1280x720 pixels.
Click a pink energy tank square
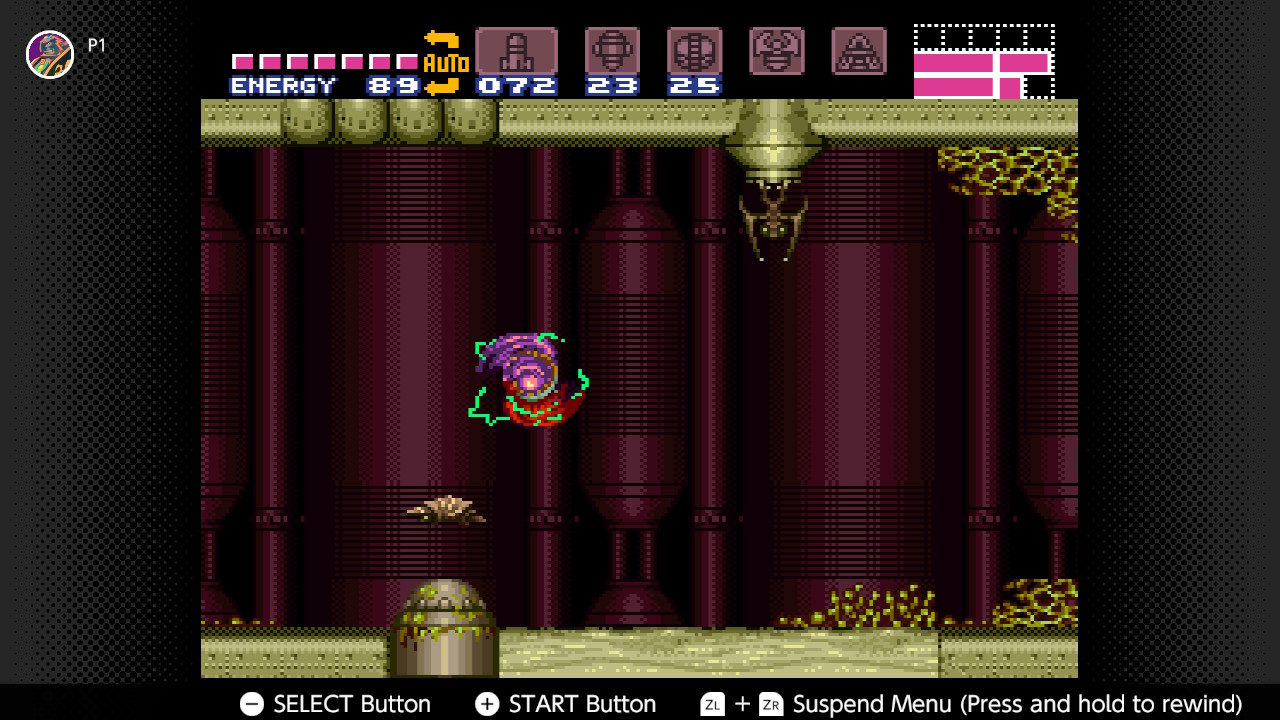tap(241, 60)
